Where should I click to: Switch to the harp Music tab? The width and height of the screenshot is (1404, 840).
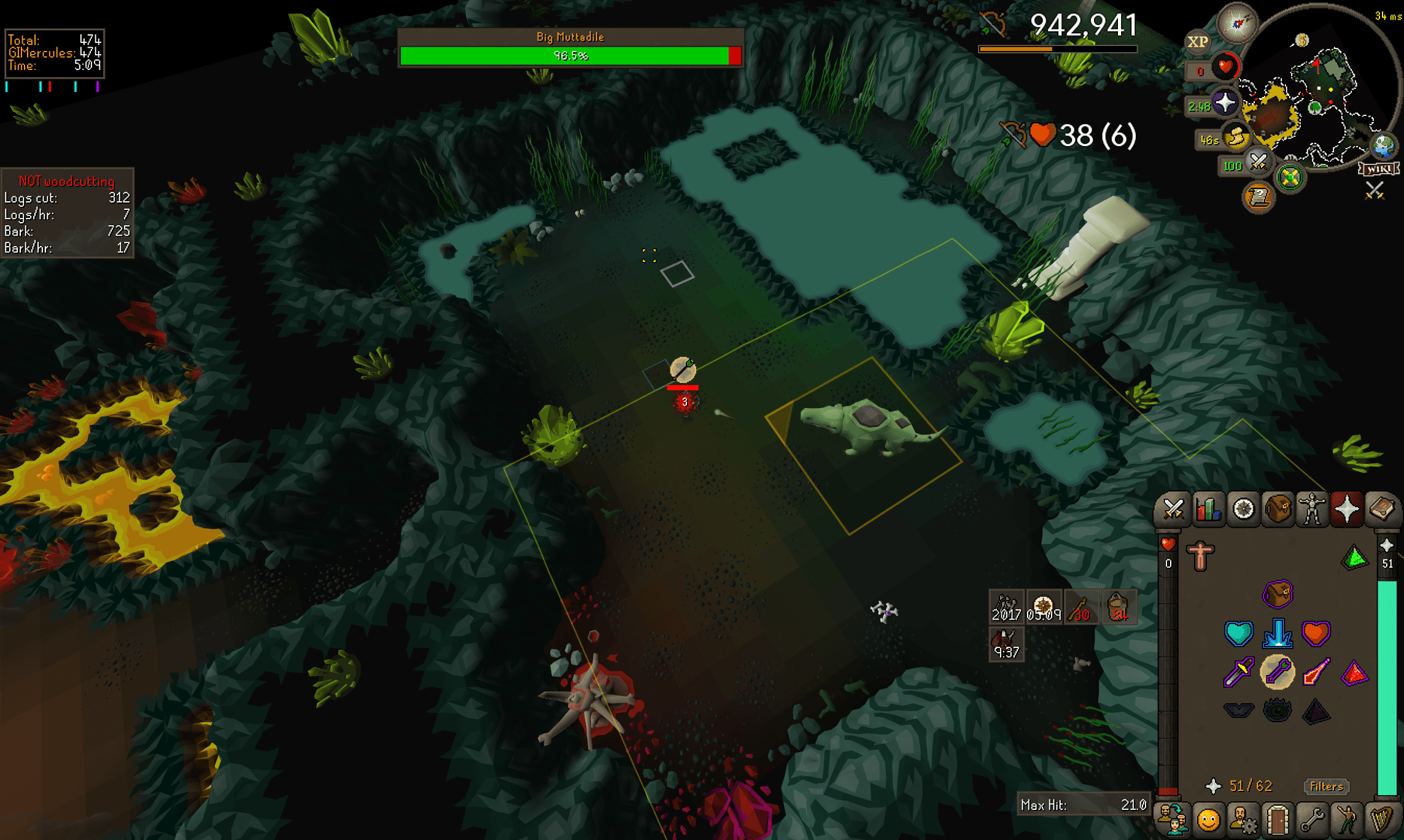1381,820
